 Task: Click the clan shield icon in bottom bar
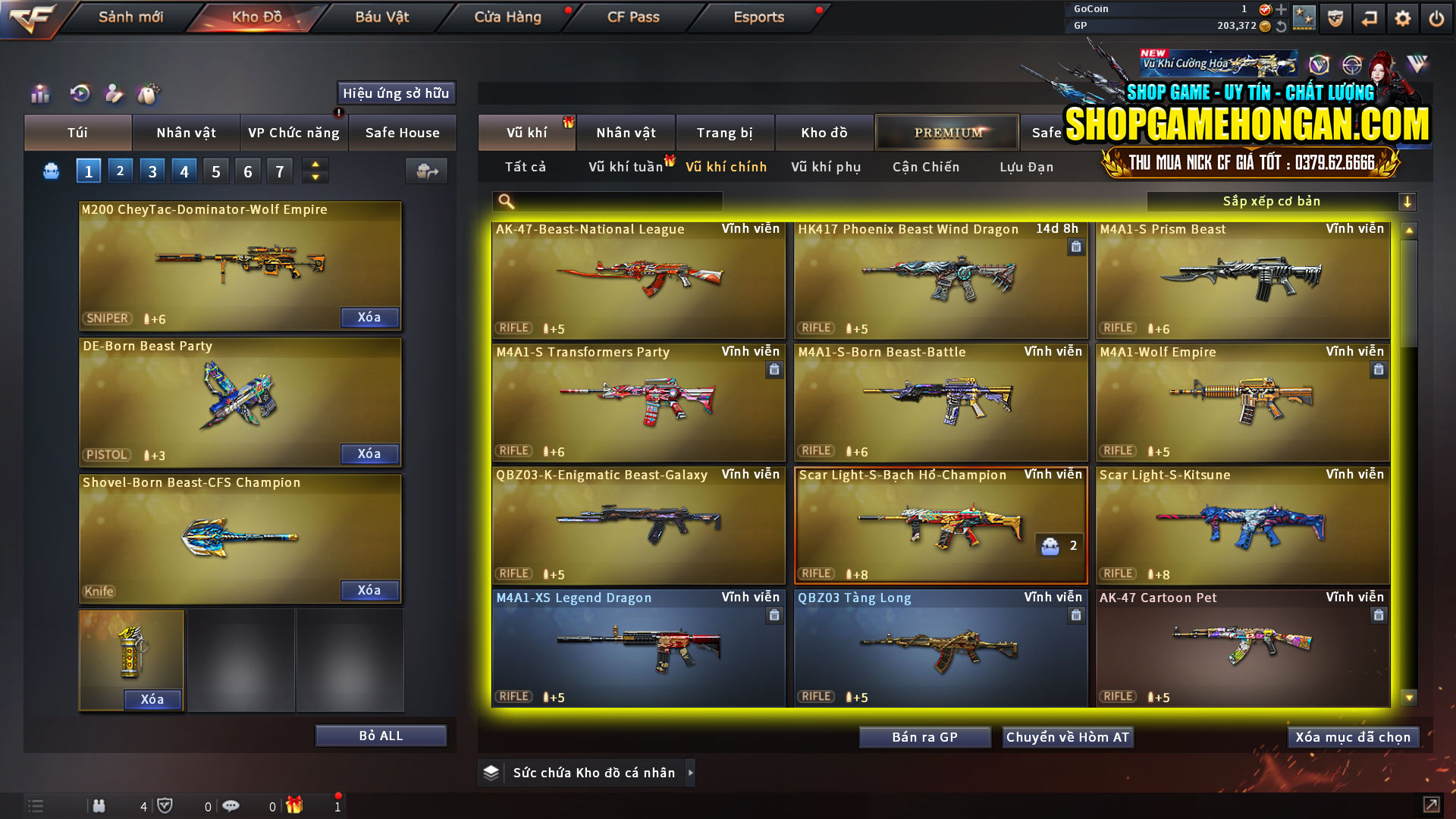167,806
